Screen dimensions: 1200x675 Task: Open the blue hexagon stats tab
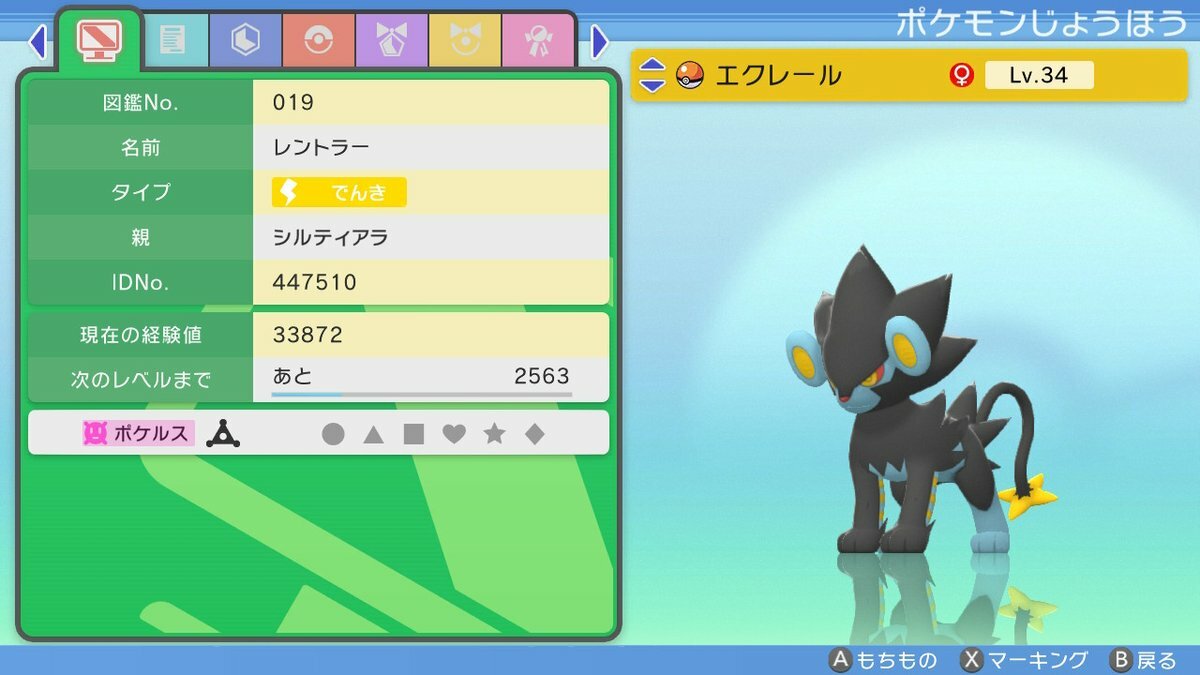[245, 41]
